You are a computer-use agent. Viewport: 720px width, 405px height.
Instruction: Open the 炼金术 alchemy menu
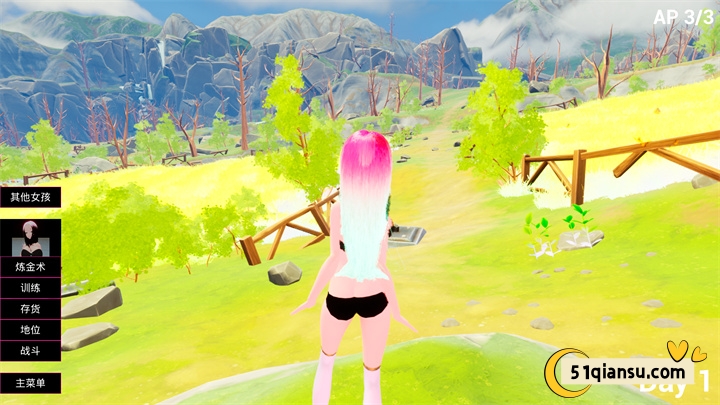30,268
